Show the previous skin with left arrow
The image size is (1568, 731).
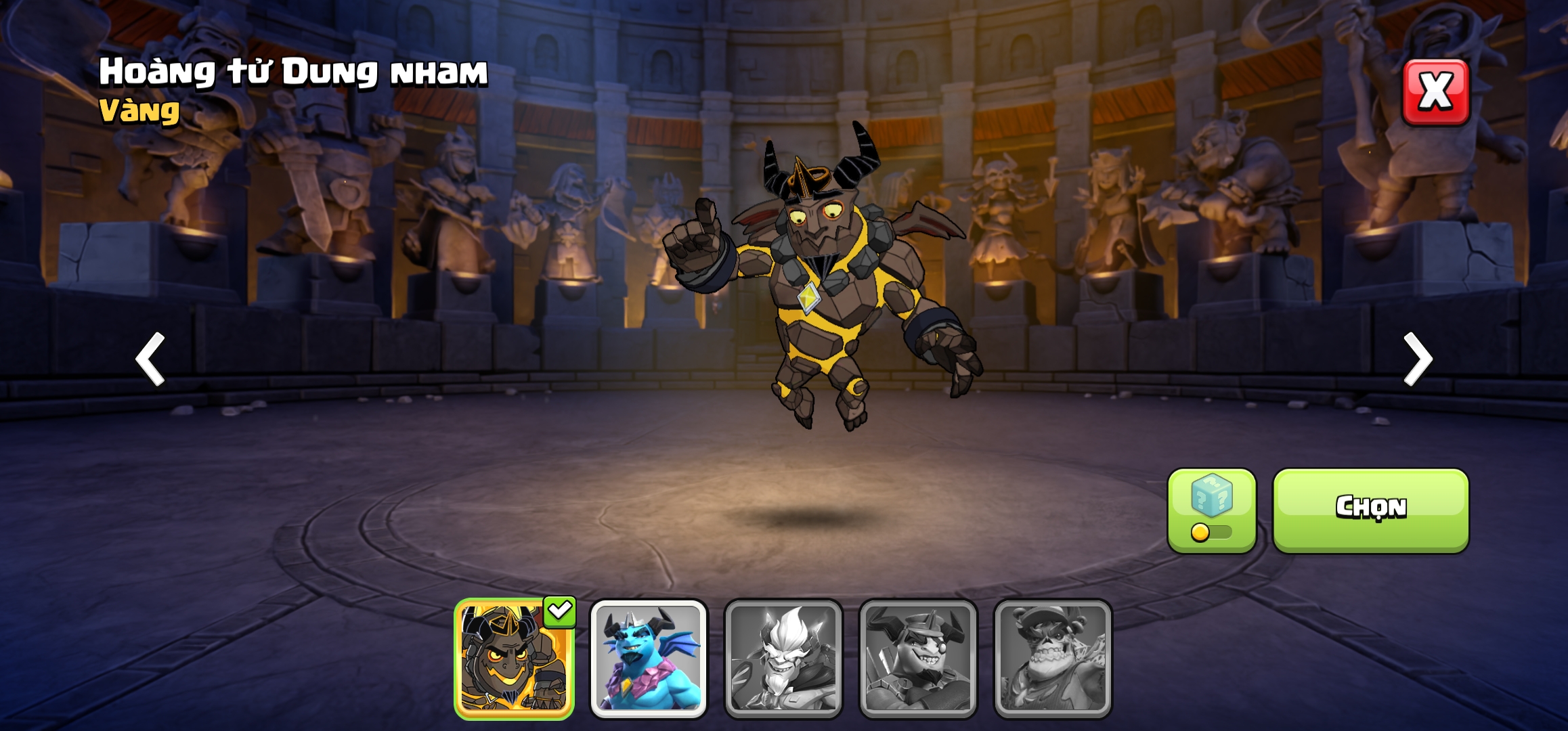click(x=150, y=359)
